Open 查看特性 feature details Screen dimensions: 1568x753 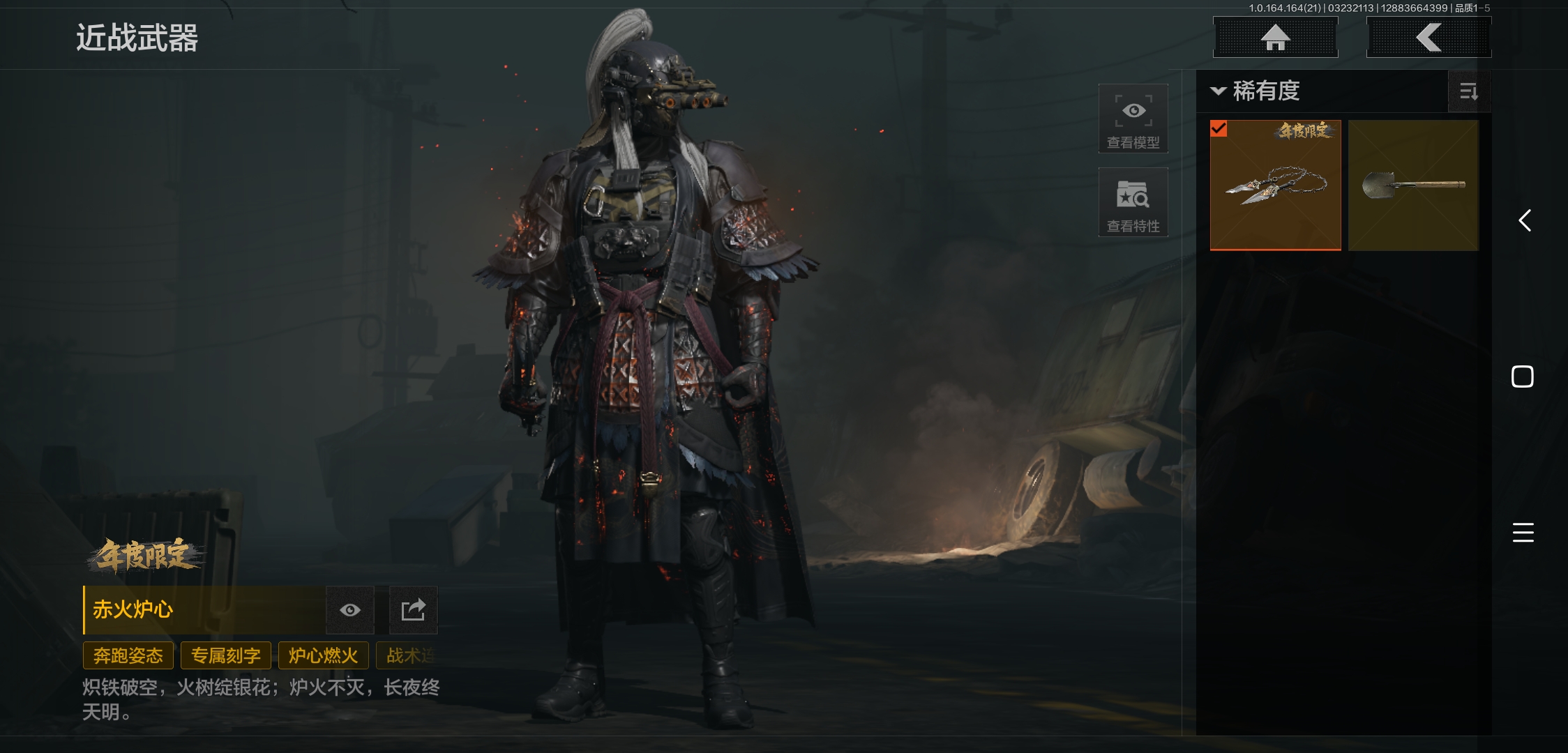pos(1133,202)
